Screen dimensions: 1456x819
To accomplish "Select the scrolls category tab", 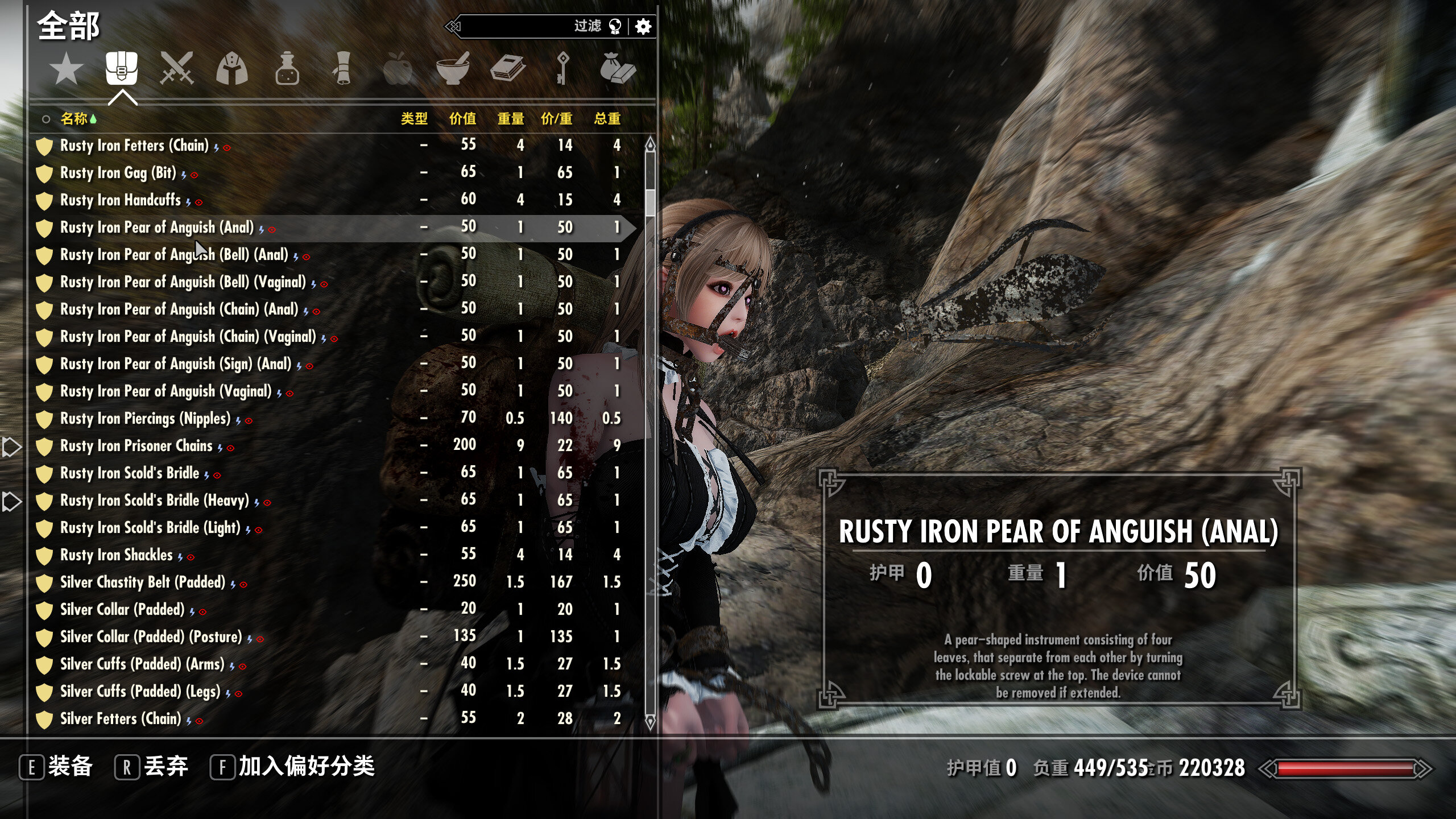I will click(x=342, y=69).
